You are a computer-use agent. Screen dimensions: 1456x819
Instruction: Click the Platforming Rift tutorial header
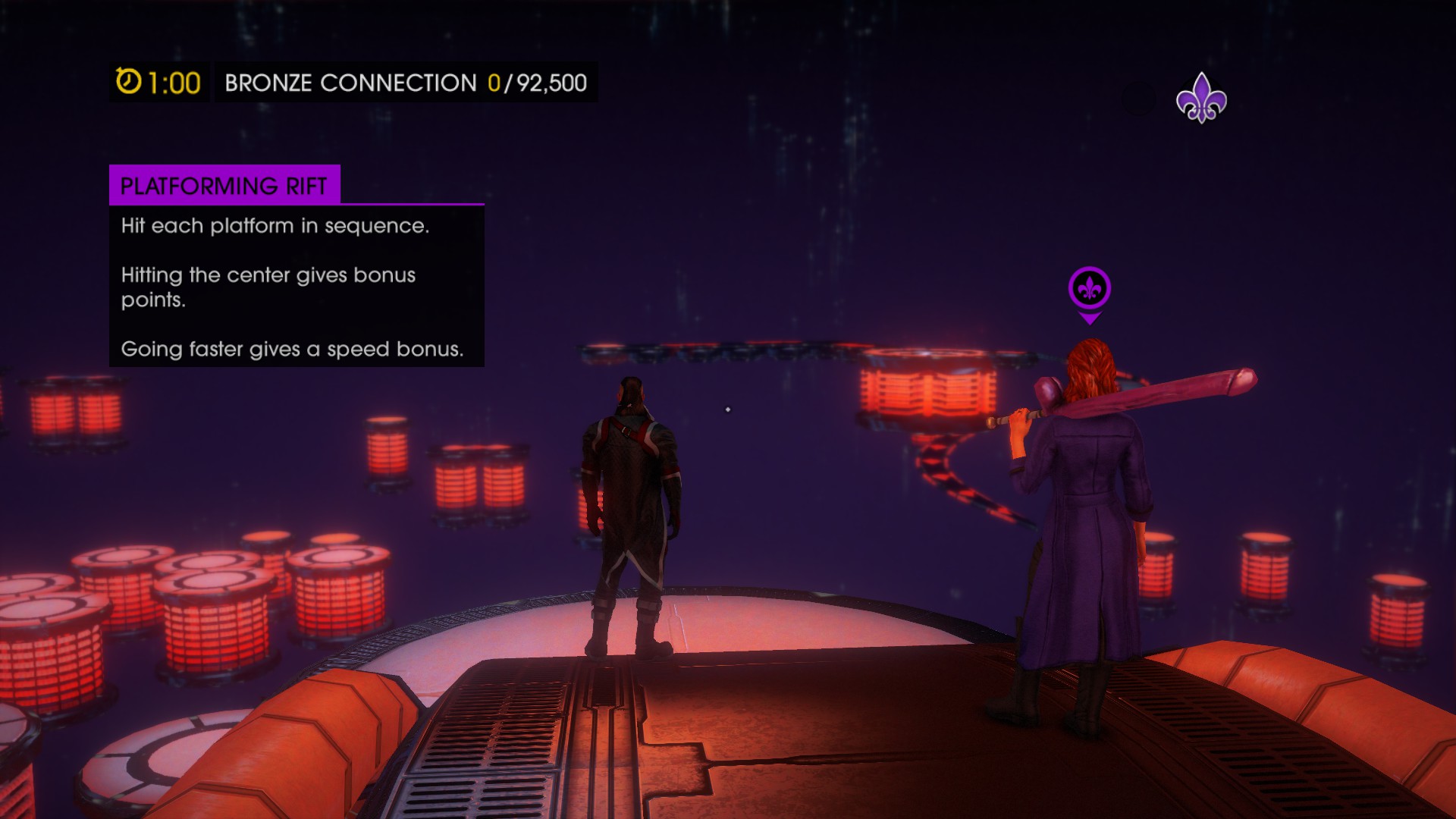(x=224, y=186)
